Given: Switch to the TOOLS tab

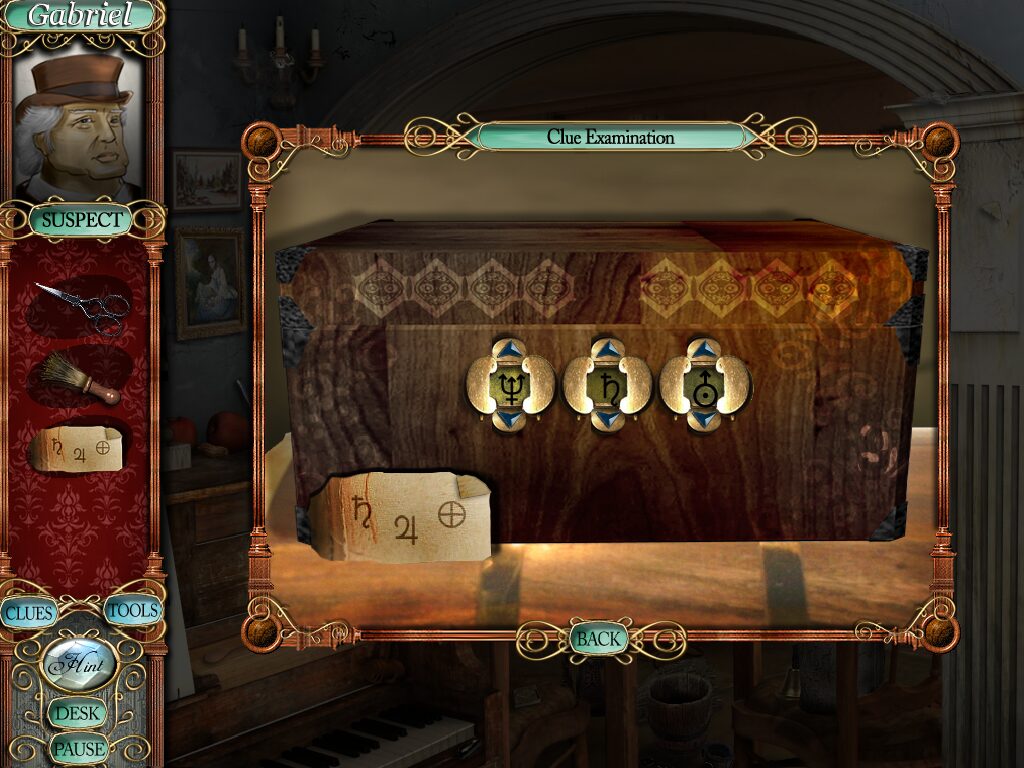Looking at the screenshot, I should (x=133, y=610).
